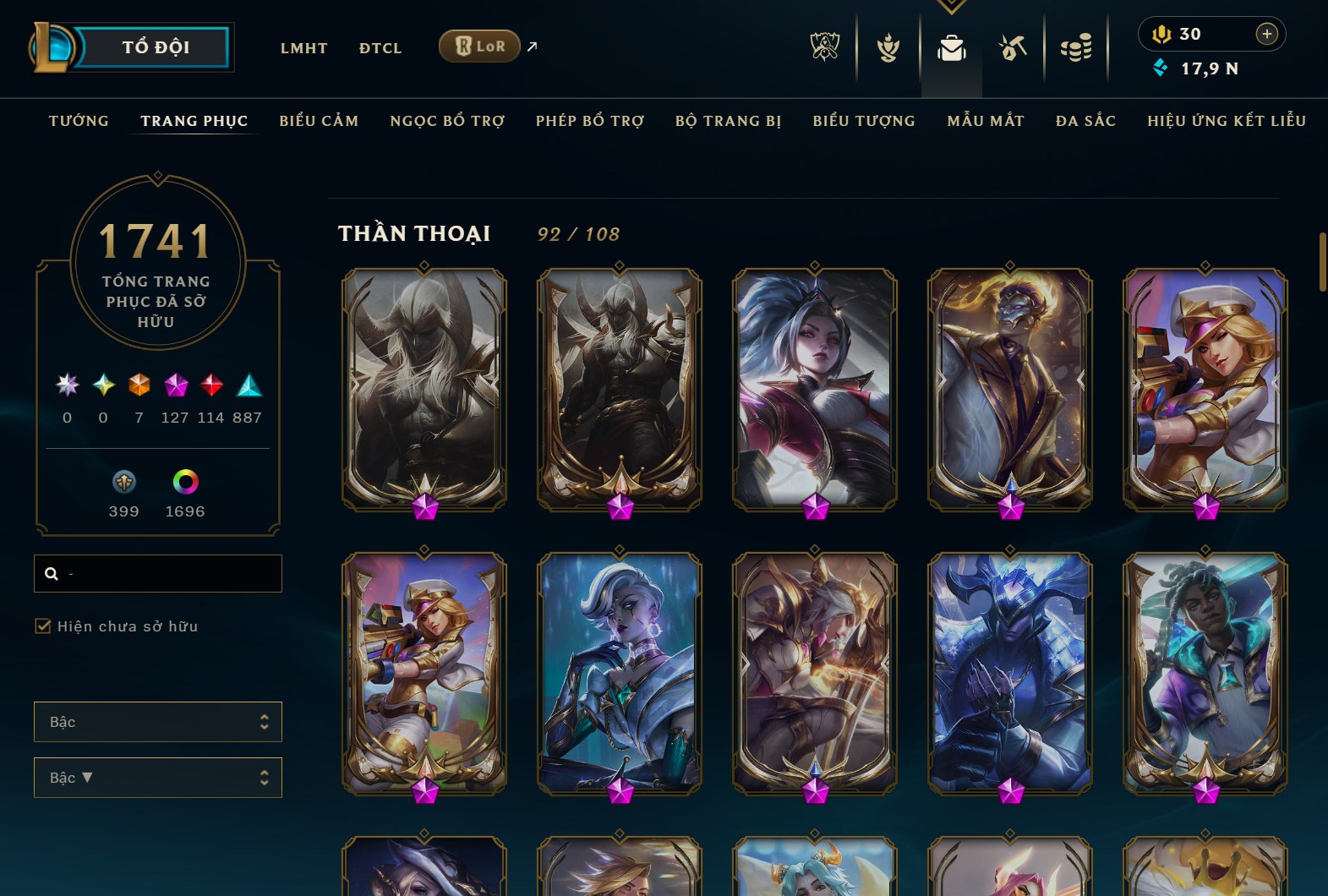Viewport: 1328px width, 896px height.
Task: Open the 'ĐTCL' menu item
Action: click(x=380, y=48)
